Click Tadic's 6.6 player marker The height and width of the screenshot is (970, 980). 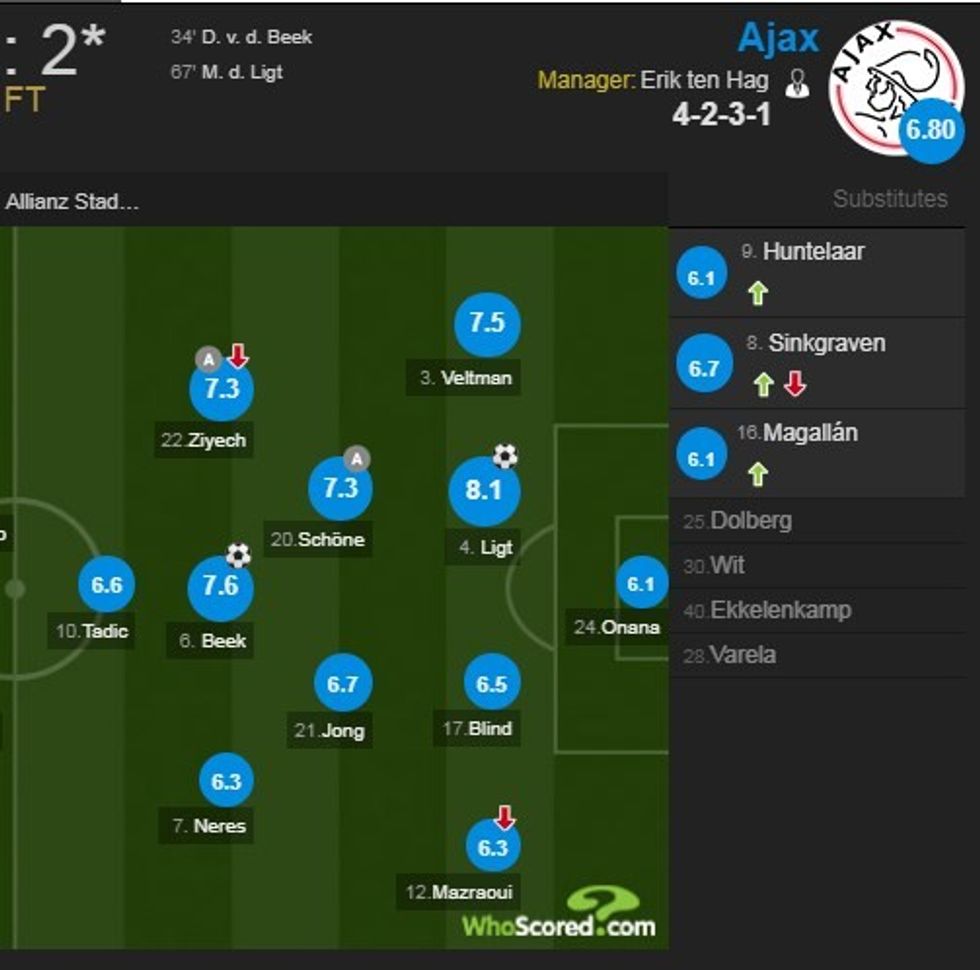(x=107, y=586)
